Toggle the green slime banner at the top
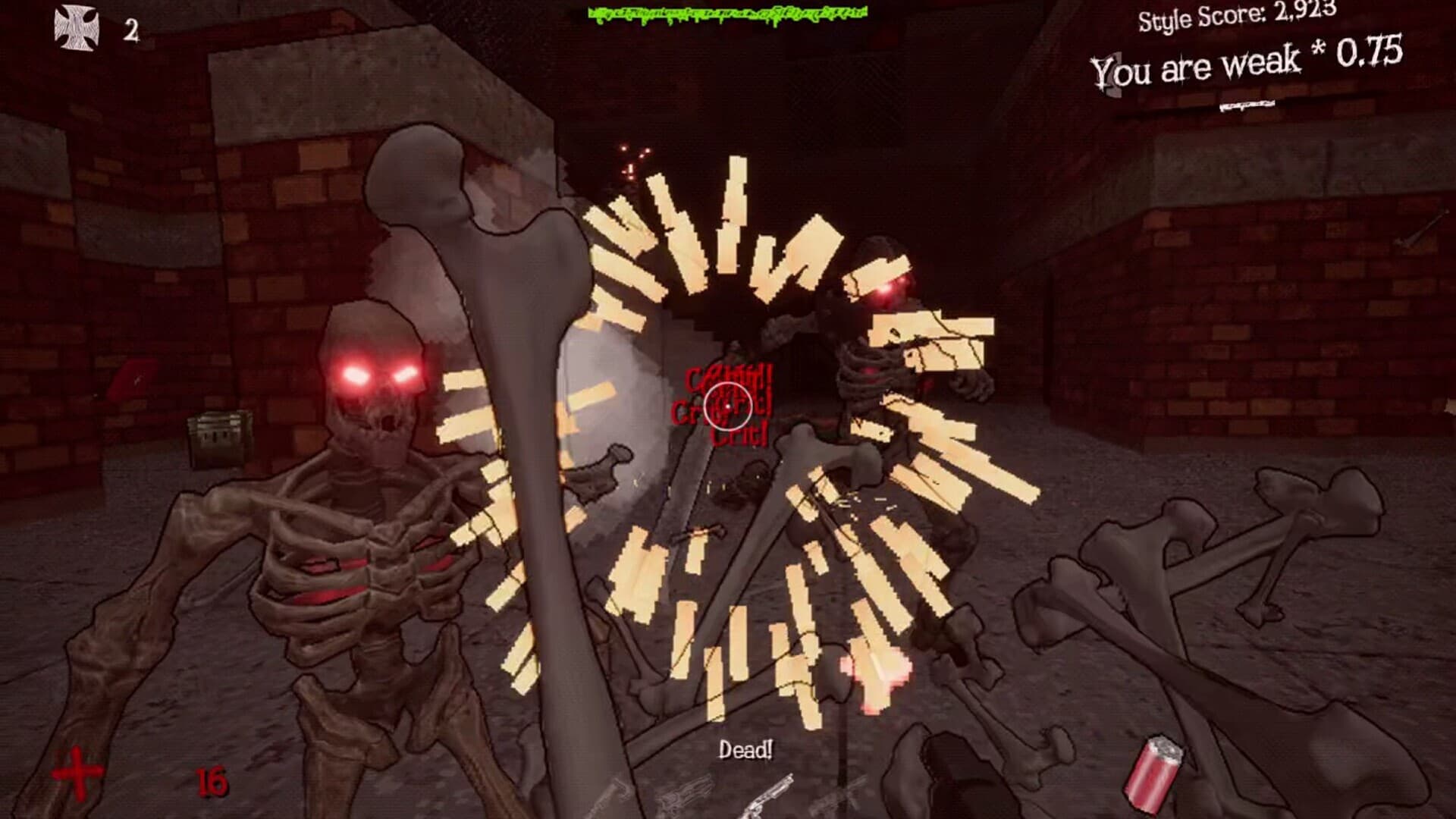1456x819 pixels. 728,14
